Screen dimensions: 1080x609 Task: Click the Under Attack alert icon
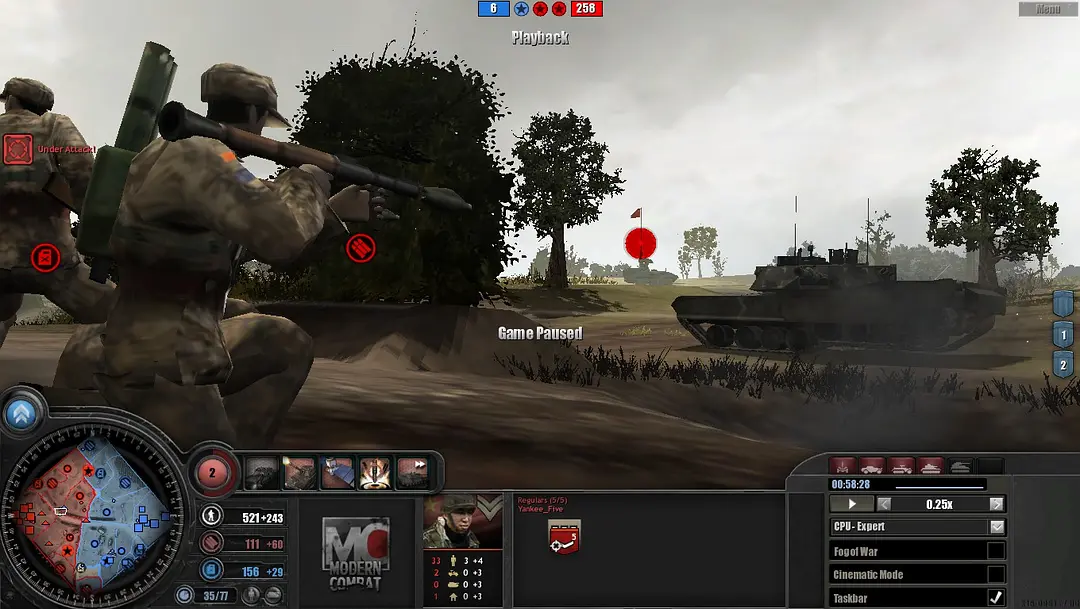click(17, 150)
